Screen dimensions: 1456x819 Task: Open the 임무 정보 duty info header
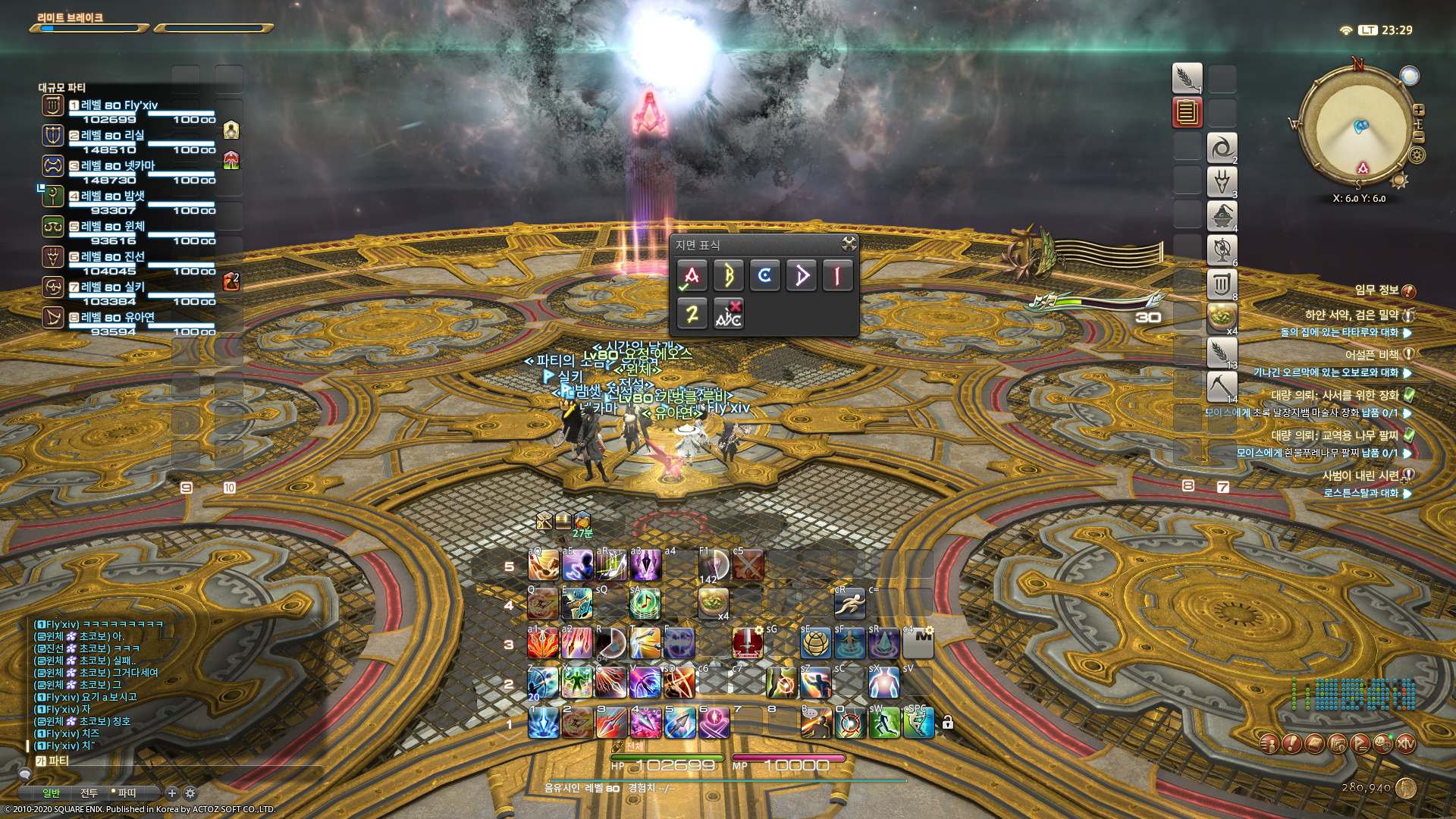click(x=1377, y=290)
